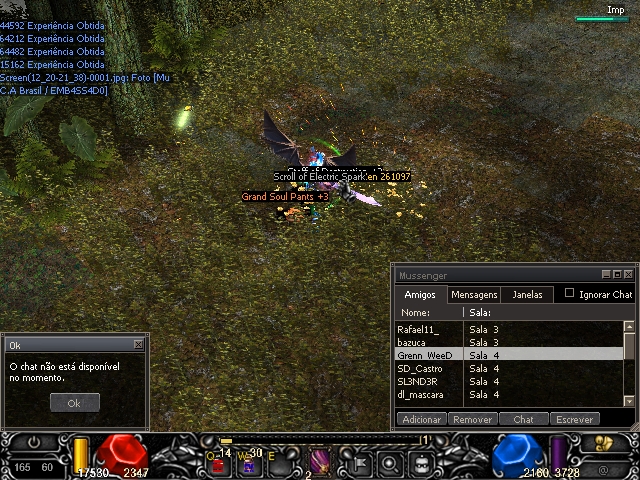
Task: Switch to the Mensagens tab
Action: point(474,295)
